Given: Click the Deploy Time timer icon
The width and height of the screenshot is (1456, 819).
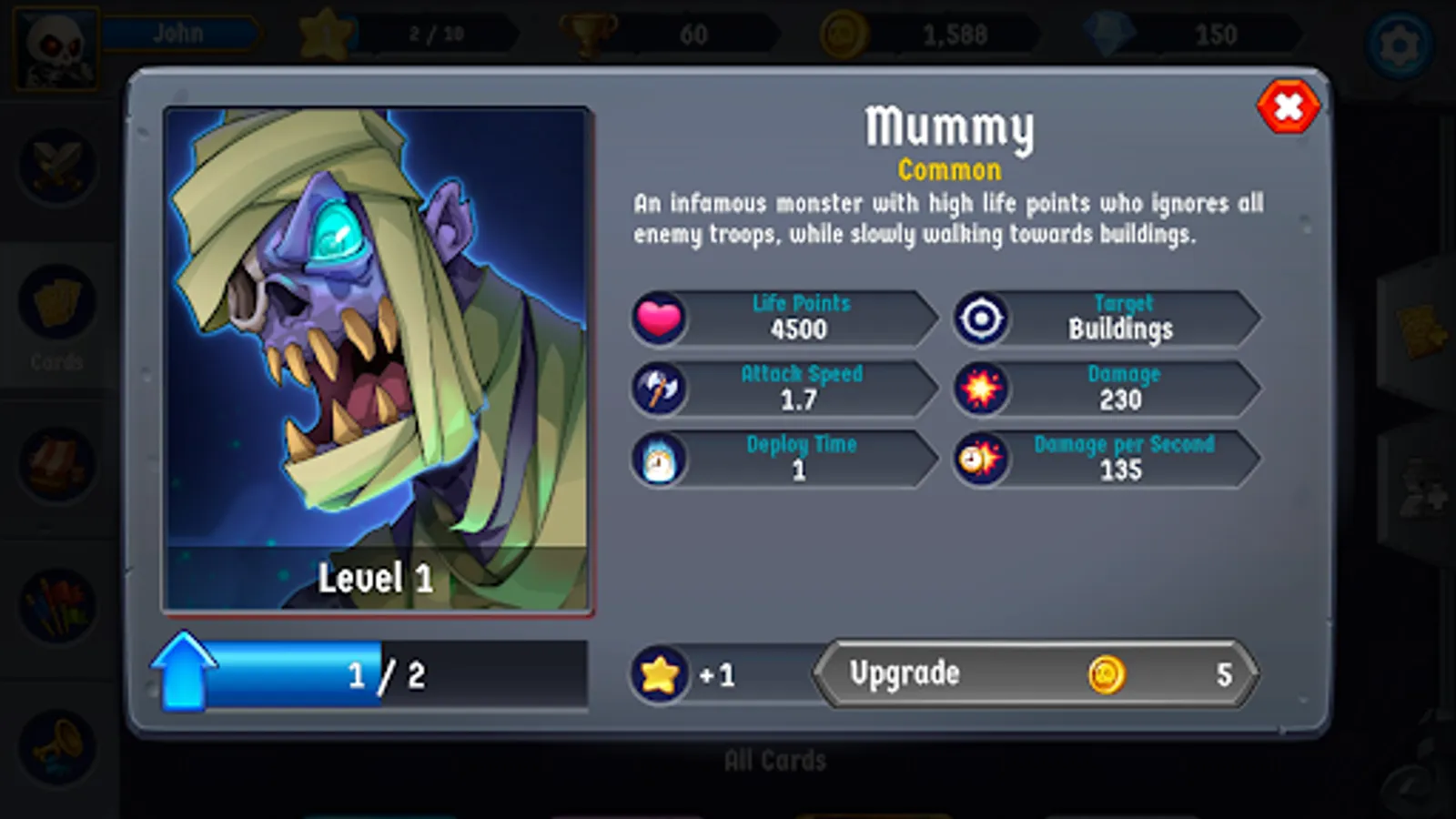Looking at the screenshot, I should coord(660,459).
